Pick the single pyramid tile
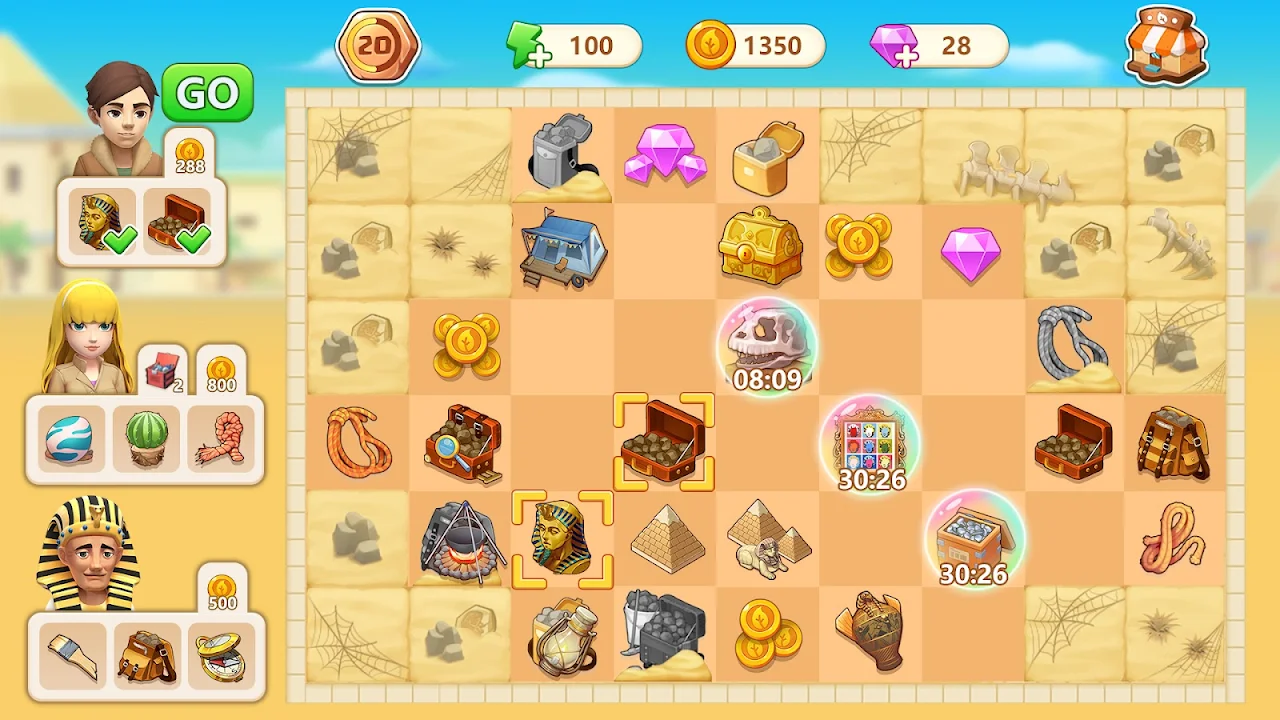The height and width of the screenshot is (720, 1280). pyautogui.click(x=664, y=539)
